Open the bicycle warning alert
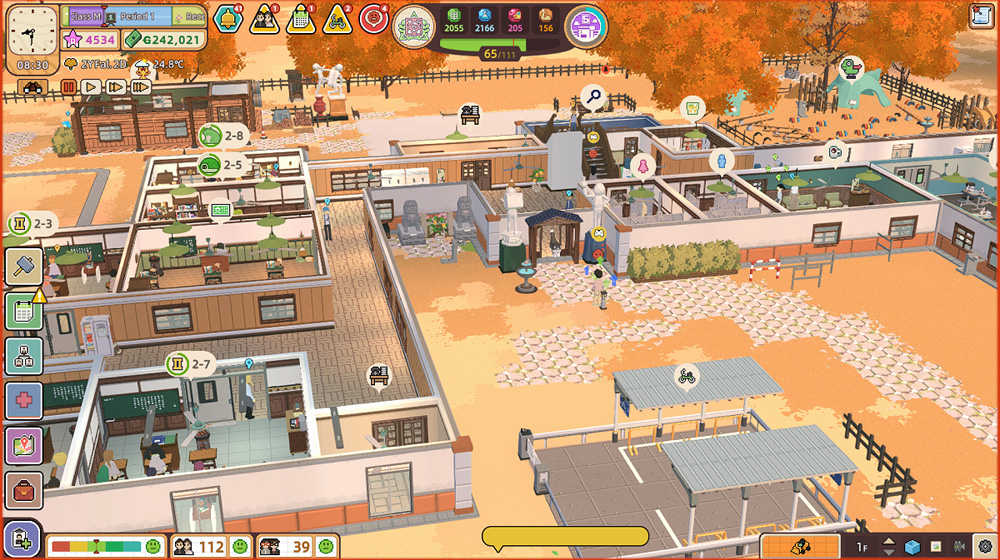 (x=337, y=18)
